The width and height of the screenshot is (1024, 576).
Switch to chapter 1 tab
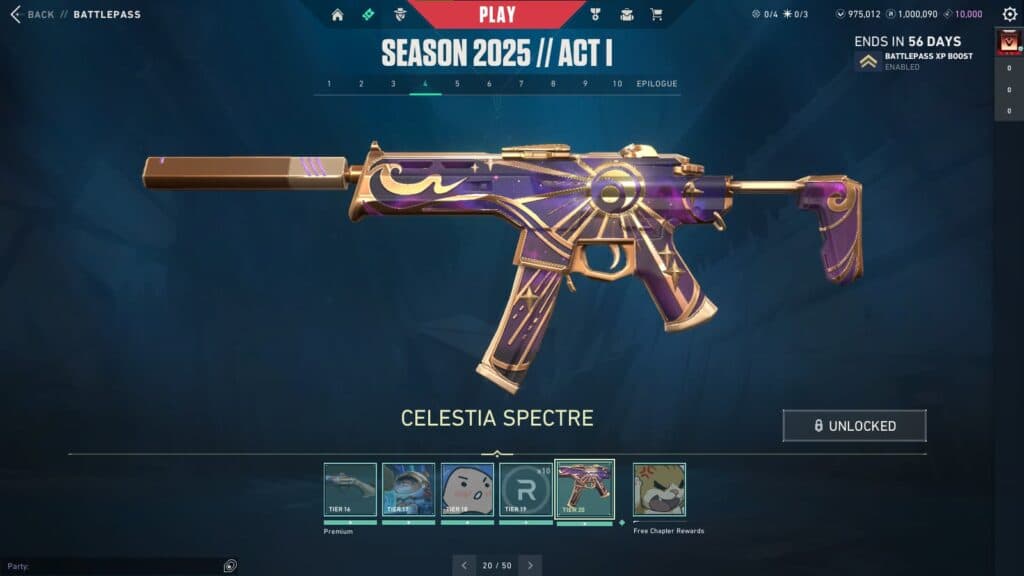(x=329, y=84)
